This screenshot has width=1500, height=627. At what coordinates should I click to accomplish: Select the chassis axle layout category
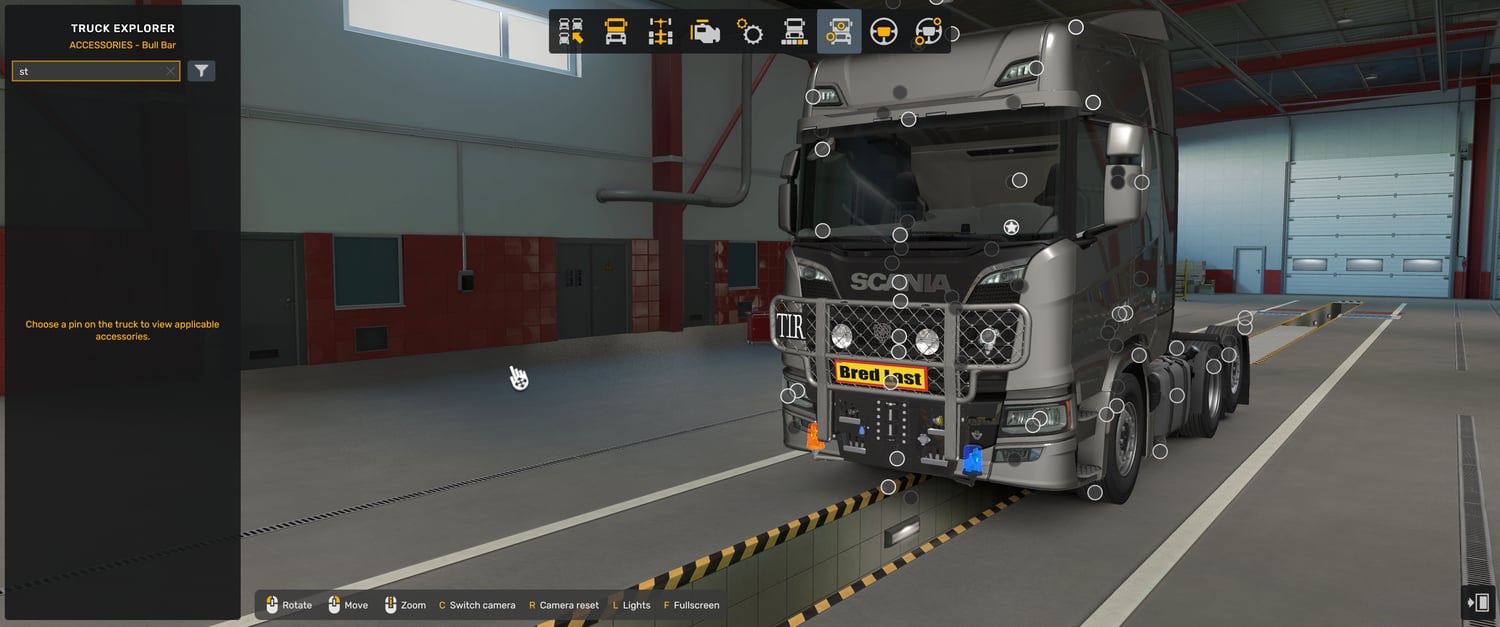(x=660, y=32)
